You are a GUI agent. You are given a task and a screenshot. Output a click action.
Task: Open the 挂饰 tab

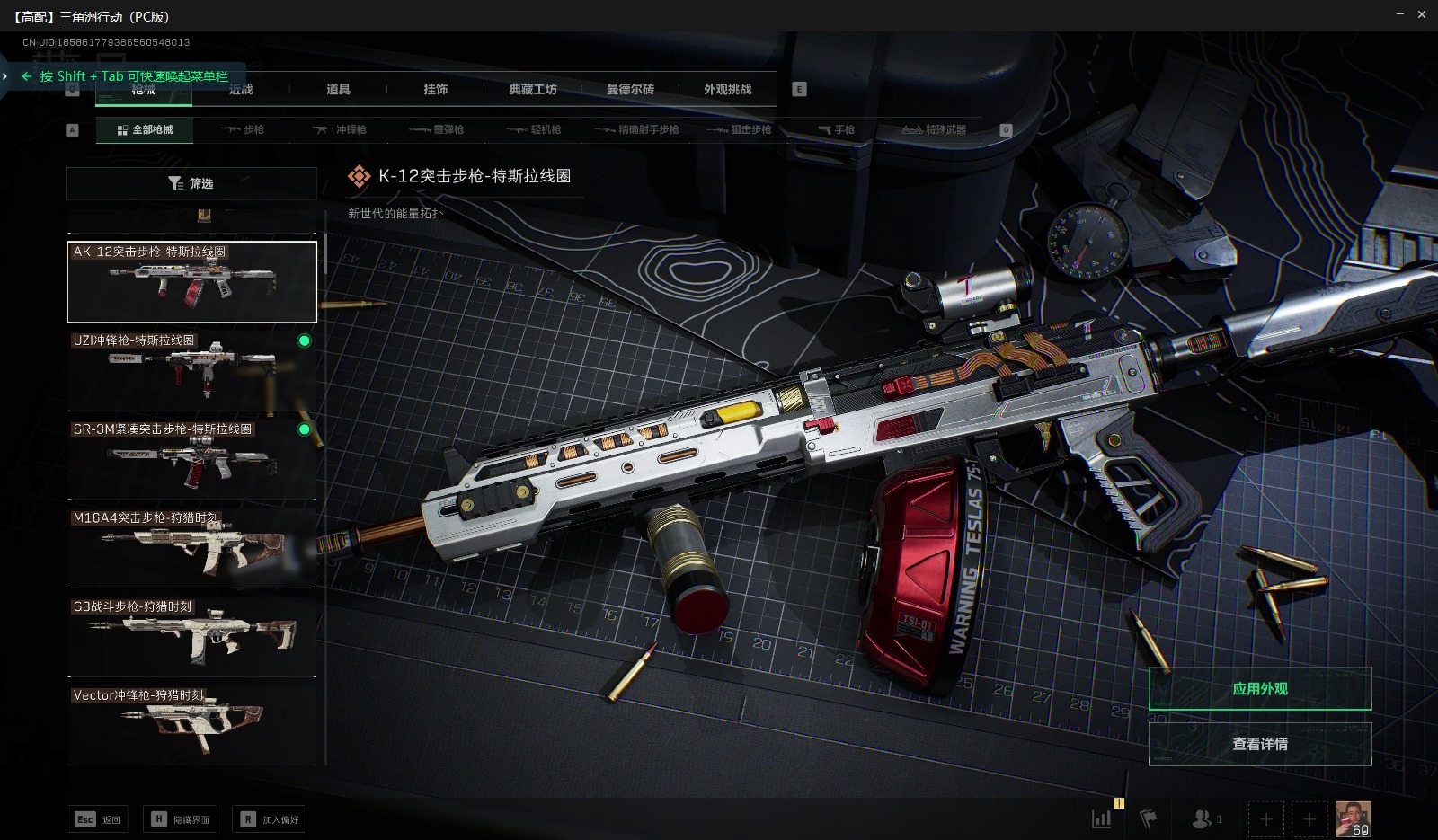coord(435,89)
